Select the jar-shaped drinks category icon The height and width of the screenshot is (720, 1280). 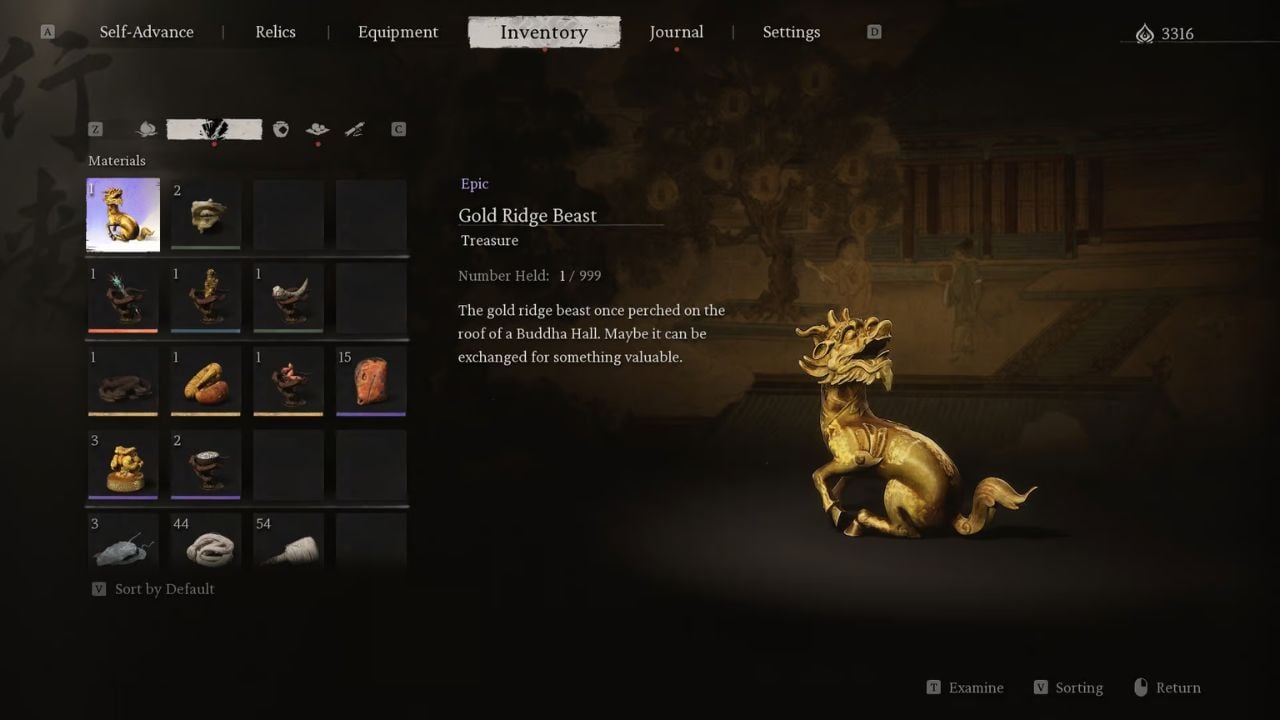[x=281, y=129]
